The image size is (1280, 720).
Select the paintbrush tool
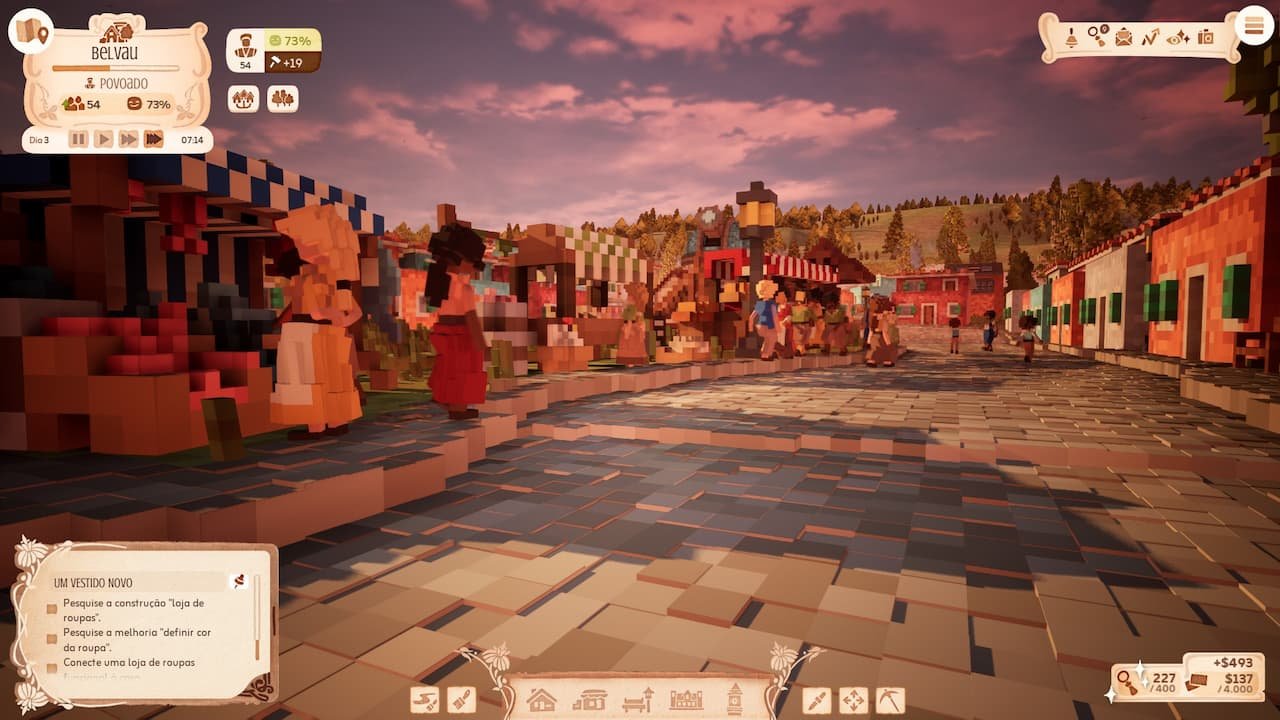pos(461,700)
